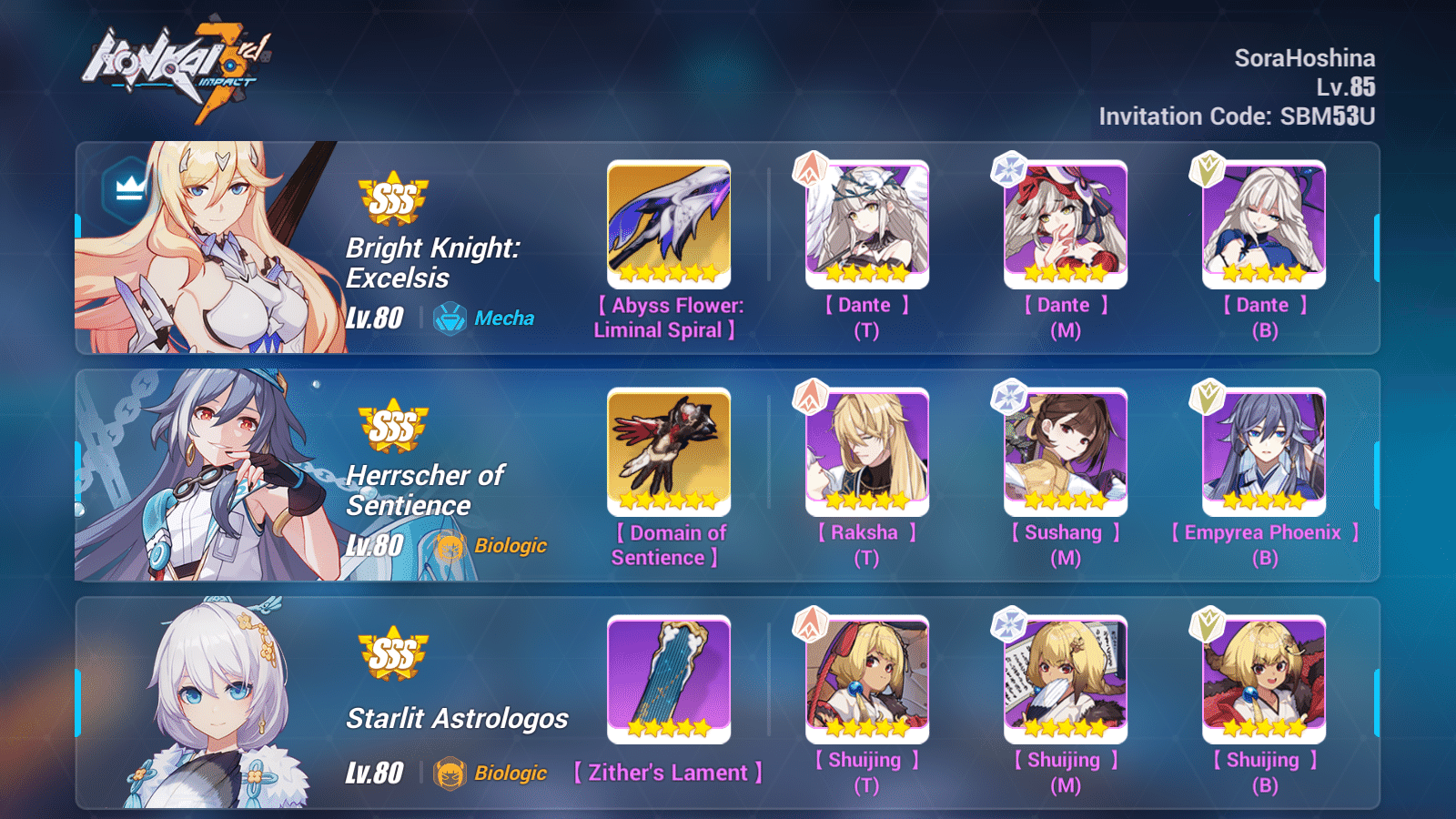Select the crown badge on Bright Knight's card
This screenshot has height=819, width=1456.
[x=127, y=188]
